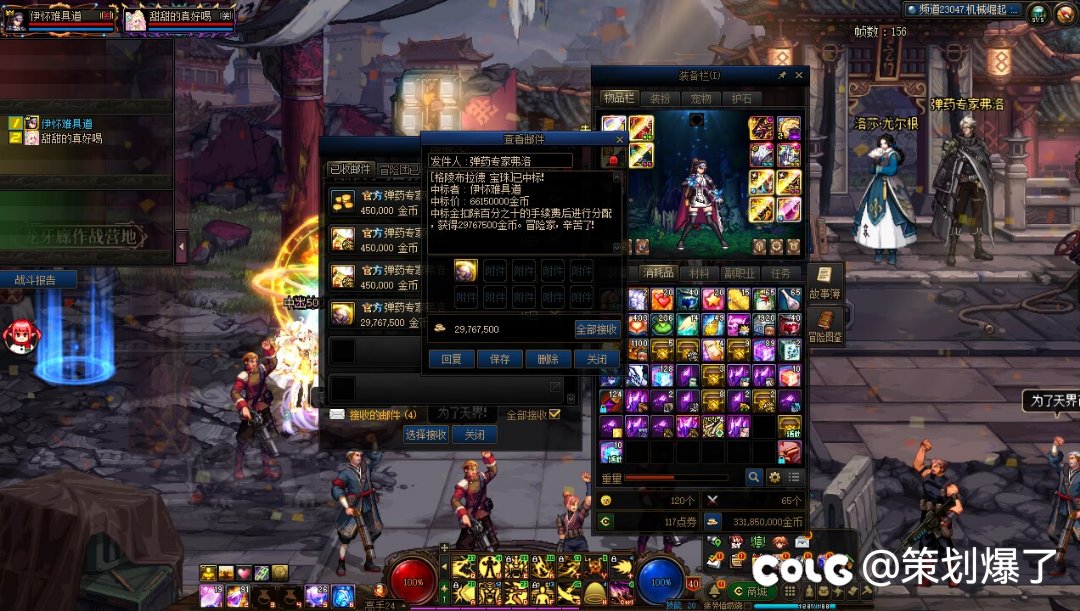1080x611 pixels.
Task: Reply to the mail with 回复
Action: 451,359
